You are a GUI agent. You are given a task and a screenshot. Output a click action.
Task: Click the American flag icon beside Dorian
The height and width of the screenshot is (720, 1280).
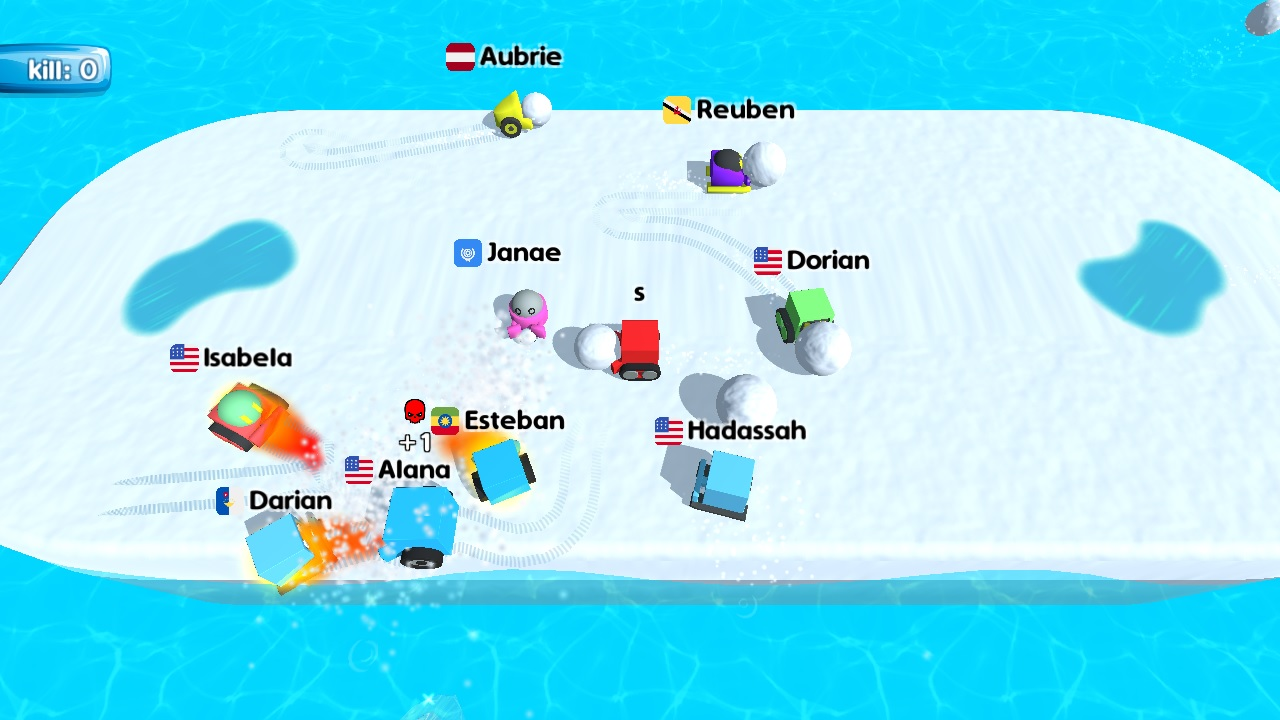(768, 260)
